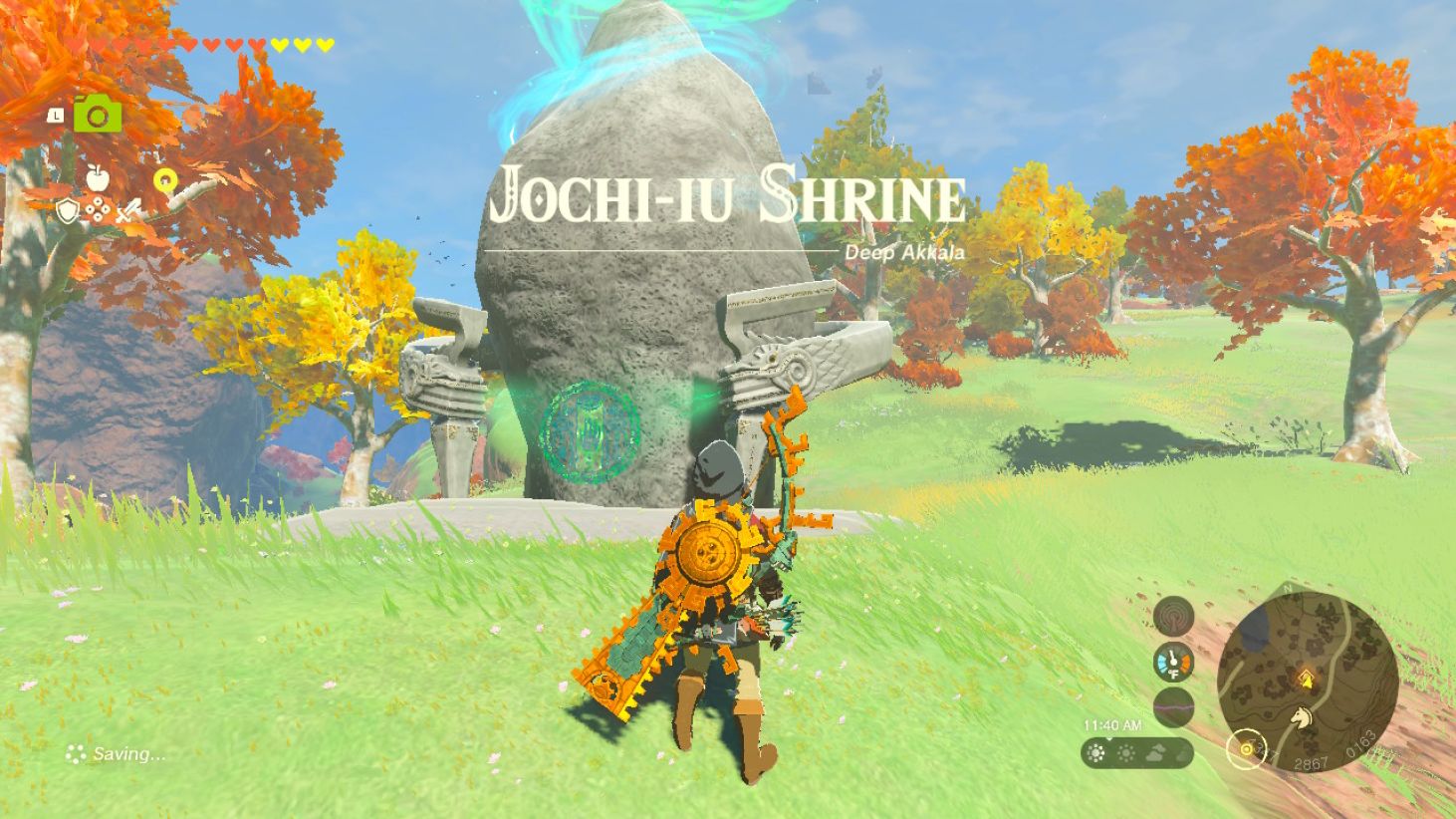Select the shield equipment icon
The image size is (1456, 819).
pyautogui.click(x=68, y=211)
